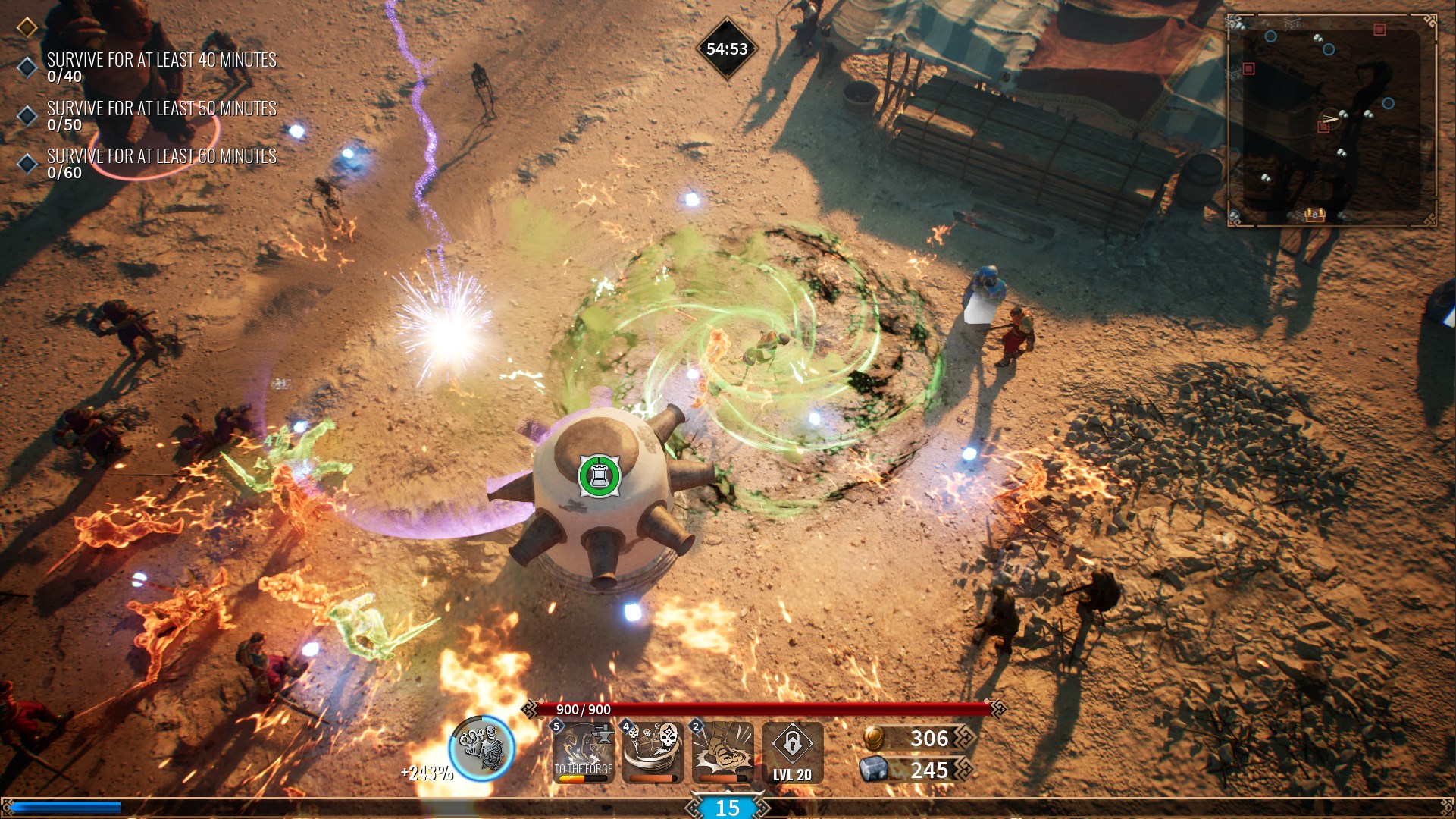Image resolution: width=1456 pixels, height=819 pixels.
Task: Click the iron ore resource icon
Action: click(x=873, y=770)
